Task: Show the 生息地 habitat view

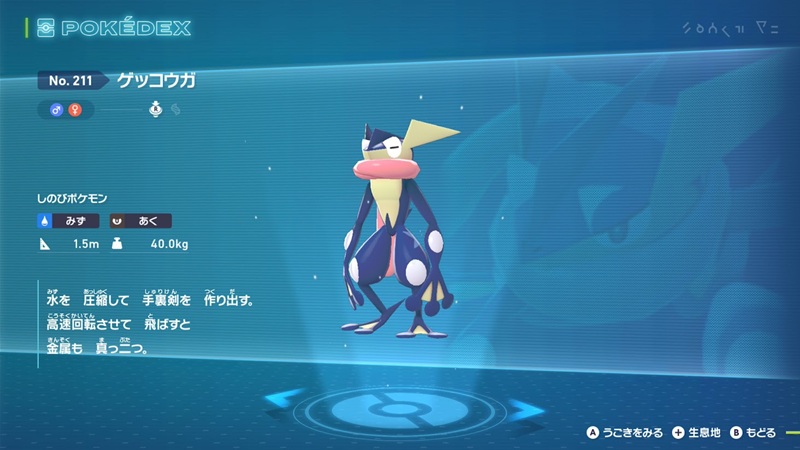Action: (699, 433)
